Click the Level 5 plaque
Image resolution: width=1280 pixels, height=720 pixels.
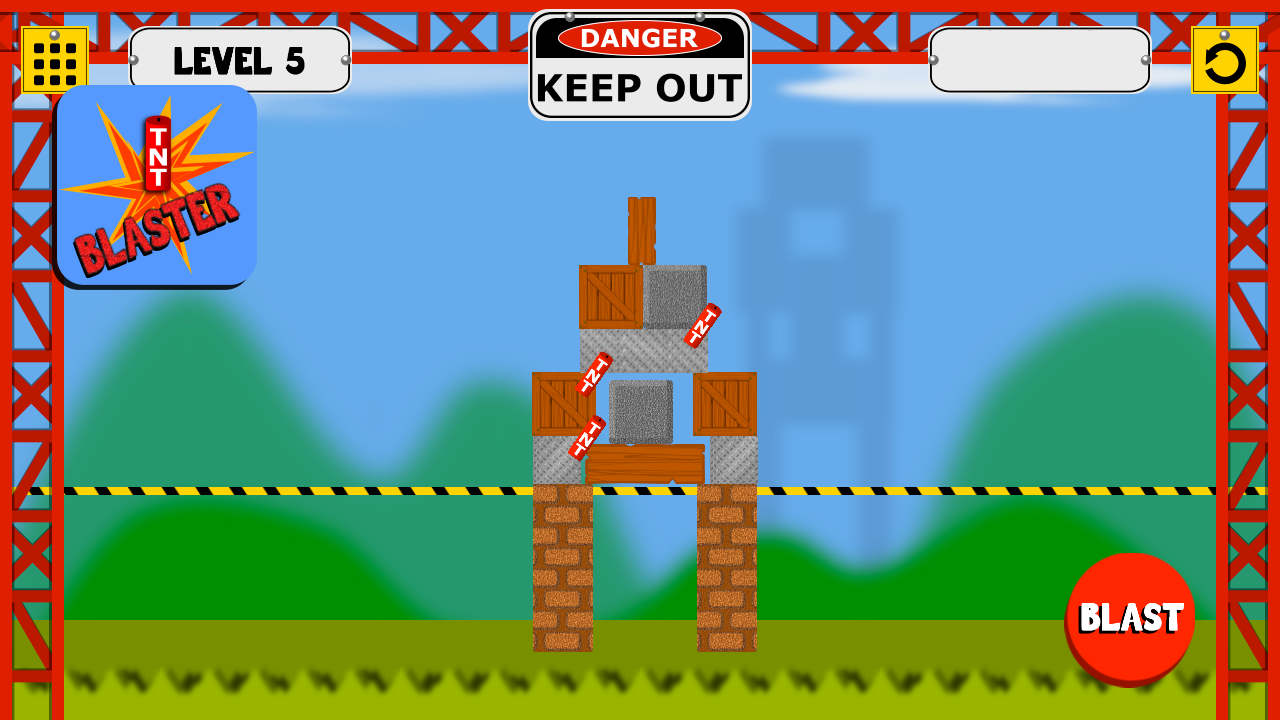(x=240, y=60)
